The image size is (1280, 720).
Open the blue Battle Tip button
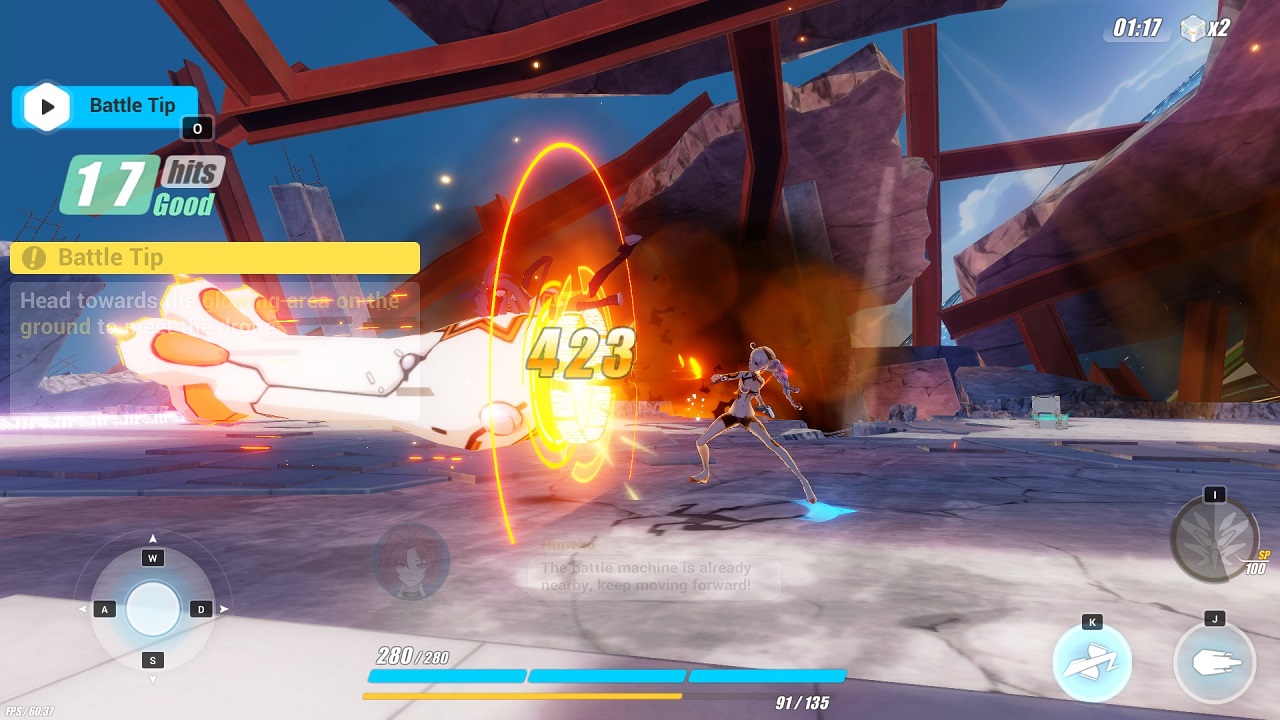coord(105,107)
